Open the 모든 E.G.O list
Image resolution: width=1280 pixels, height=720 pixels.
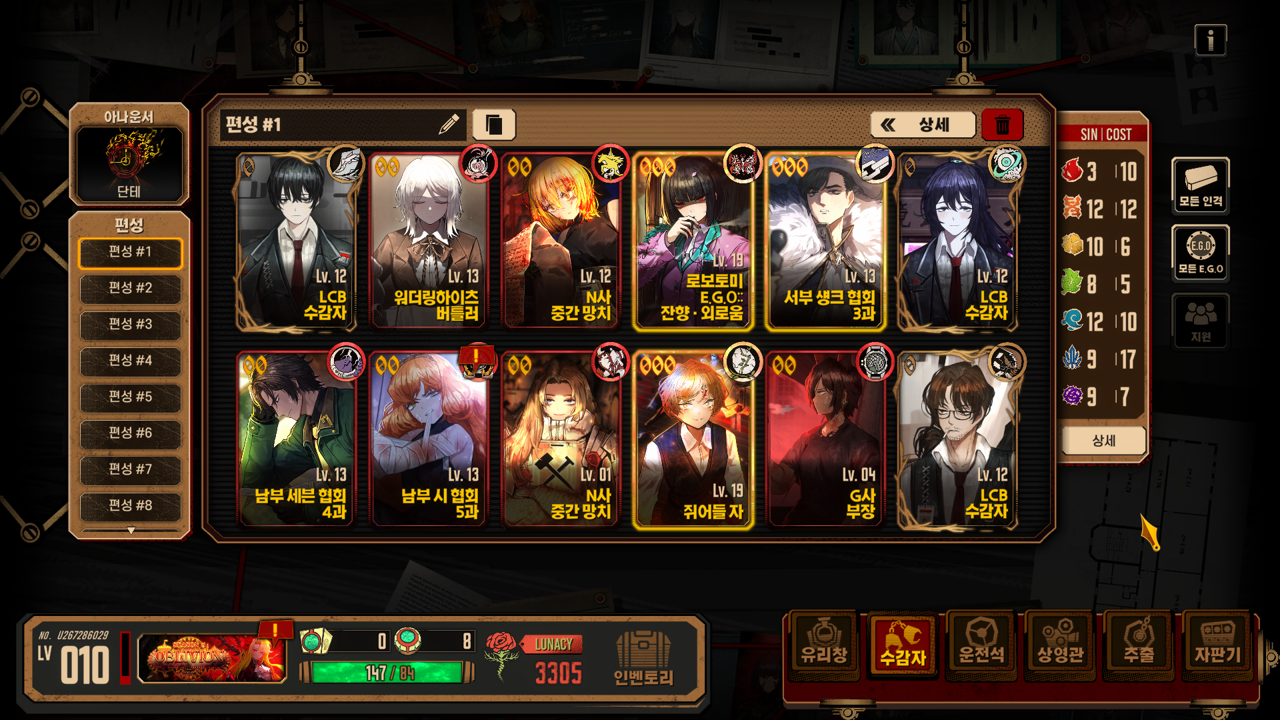[1200, 254]
